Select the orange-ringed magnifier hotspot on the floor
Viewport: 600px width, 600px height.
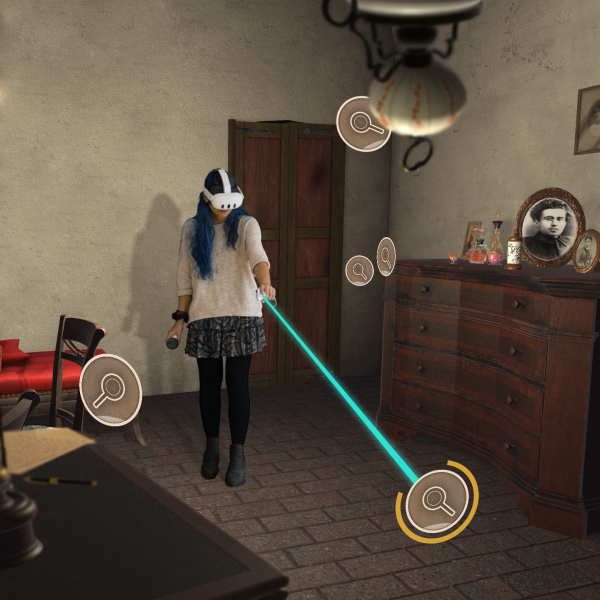(x=437, y=498)
